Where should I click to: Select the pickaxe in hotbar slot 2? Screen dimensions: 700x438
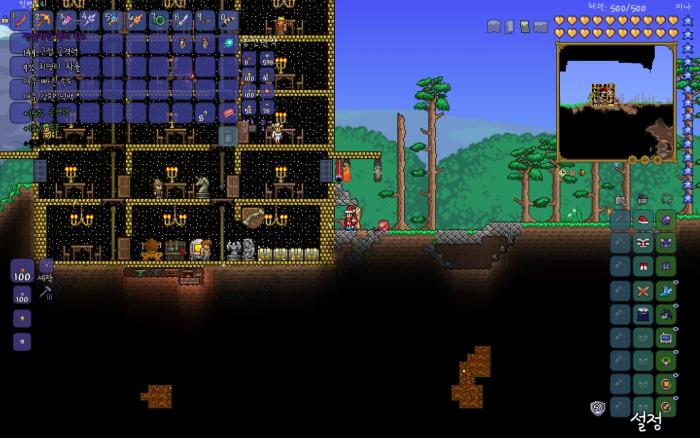[43, 20]
